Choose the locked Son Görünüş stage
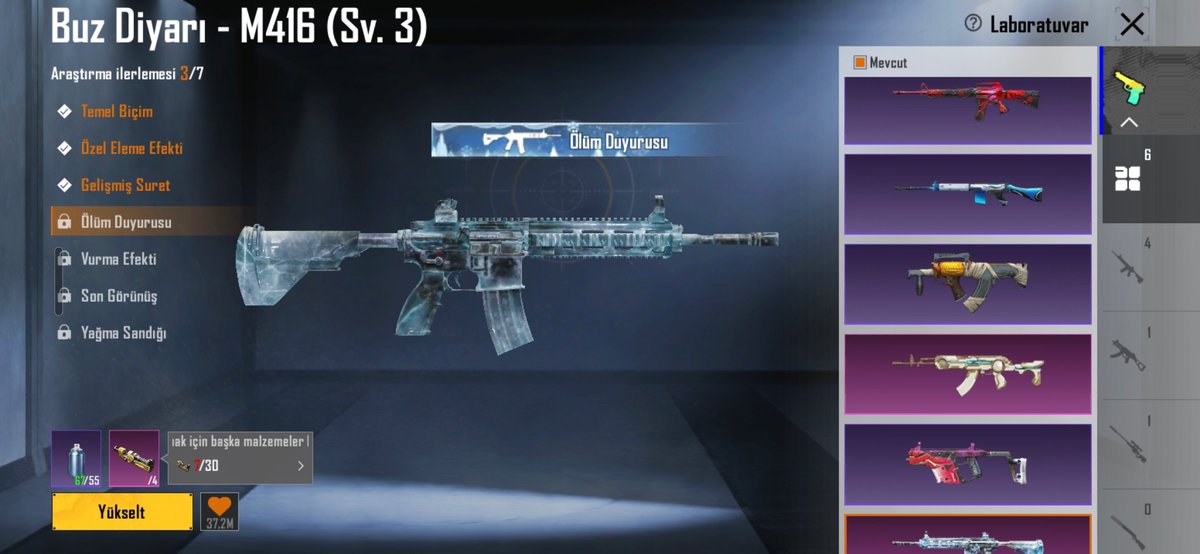 (118, 296)
